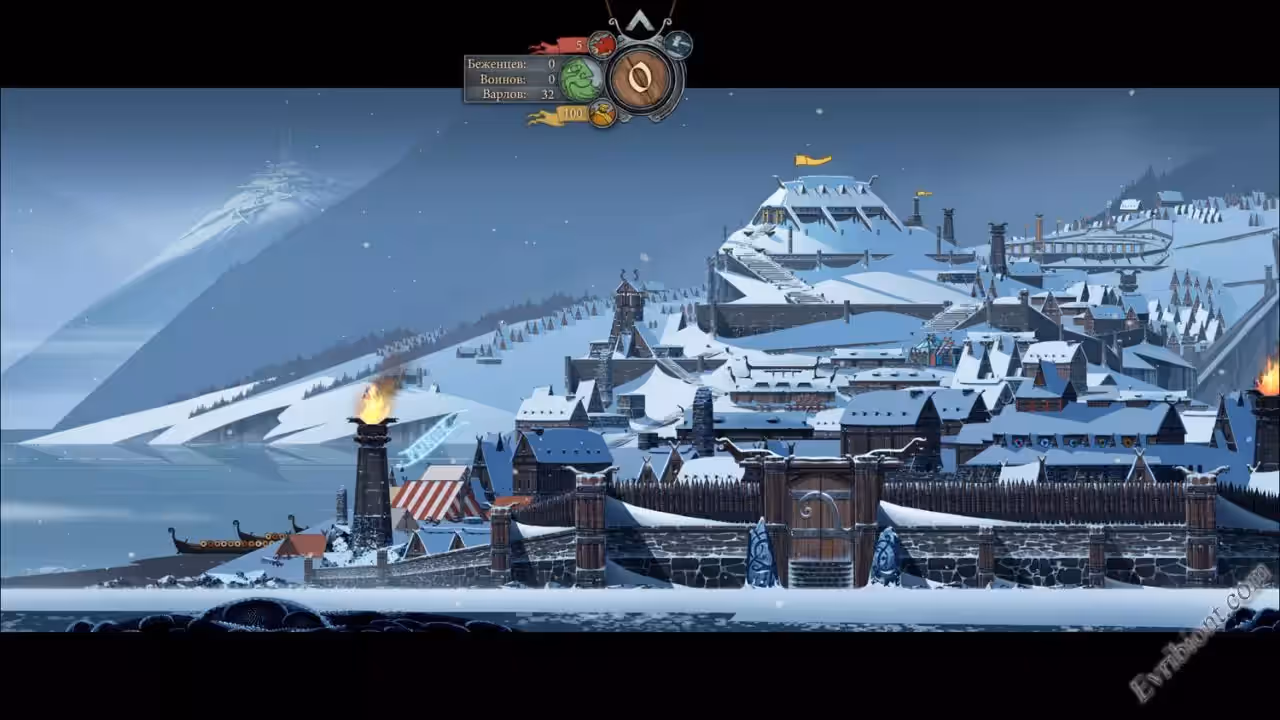Click the wooden shield day counter
Screen dimensions: 1280x720
click(640, 78)
